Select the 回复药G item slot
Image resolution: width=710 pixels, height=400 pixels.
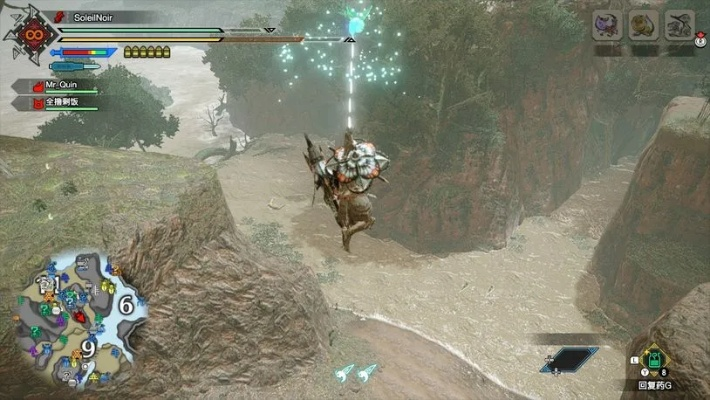pyautogui.click(x=654, y=360)
